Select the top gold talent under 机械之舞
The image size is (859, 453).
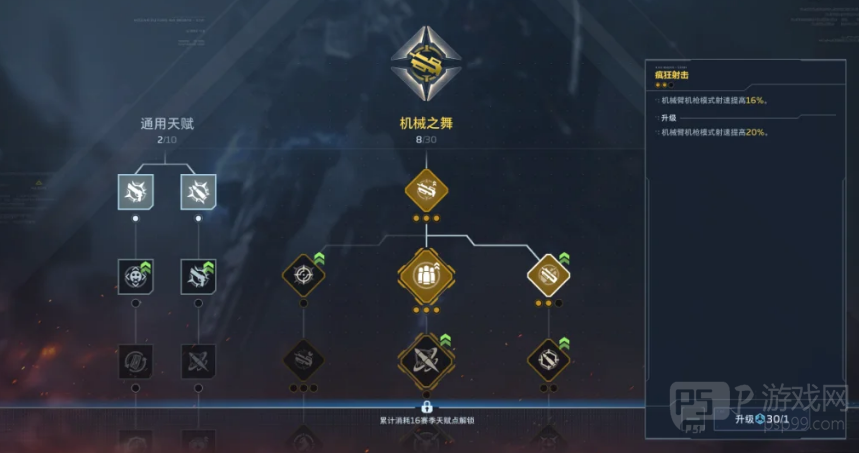[426, 189]
